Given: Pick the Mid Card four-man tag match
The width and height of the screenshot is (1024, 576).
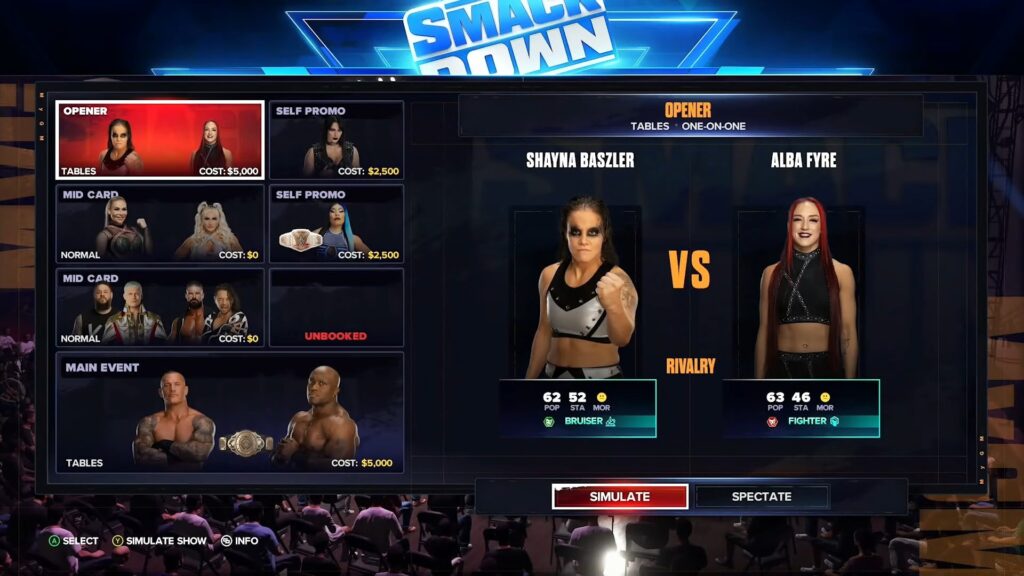Looking at the screenshot, I should (160, 307).
